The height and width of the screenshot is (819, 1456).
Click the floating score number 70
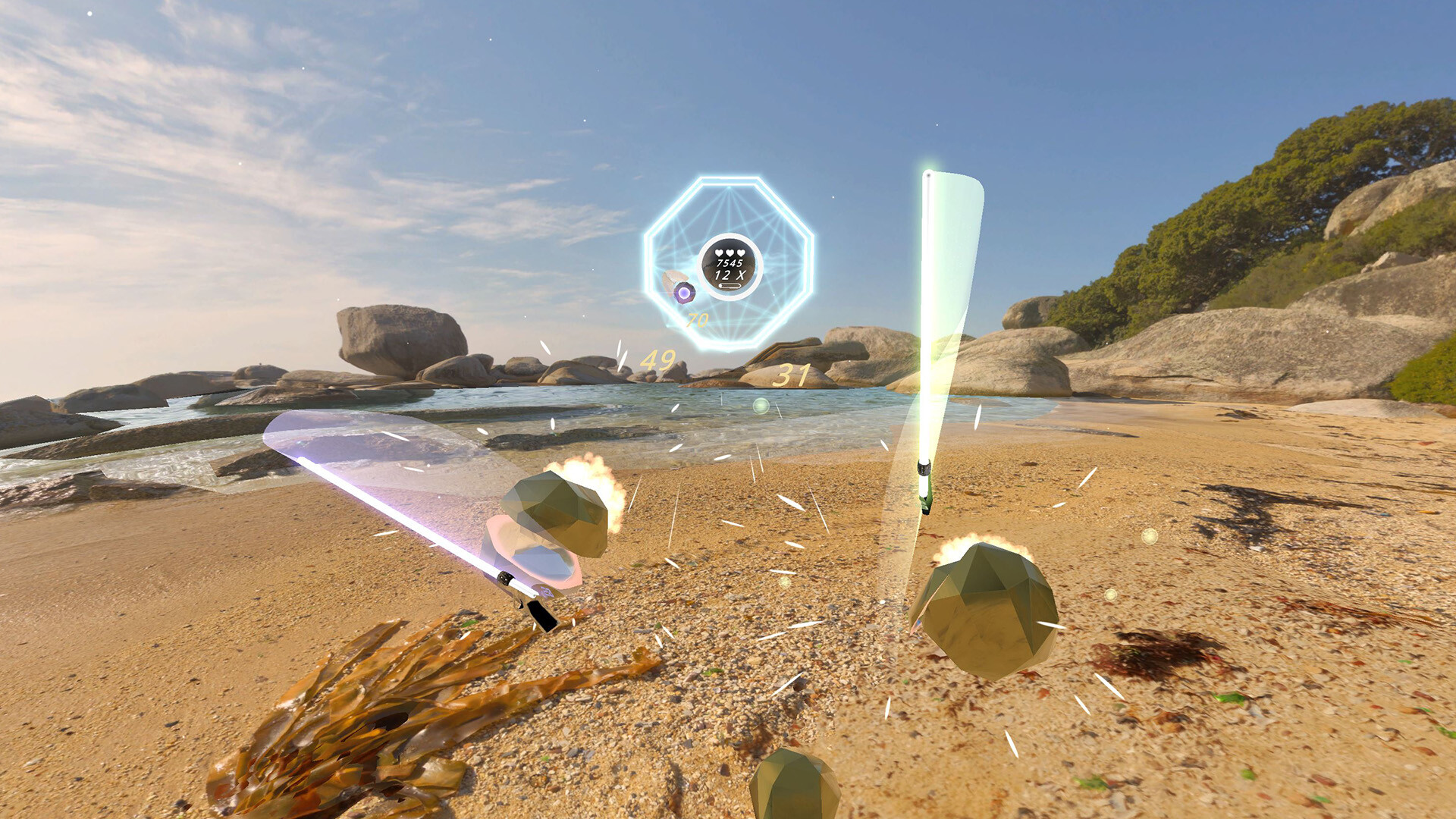click(x=696, y=318)
